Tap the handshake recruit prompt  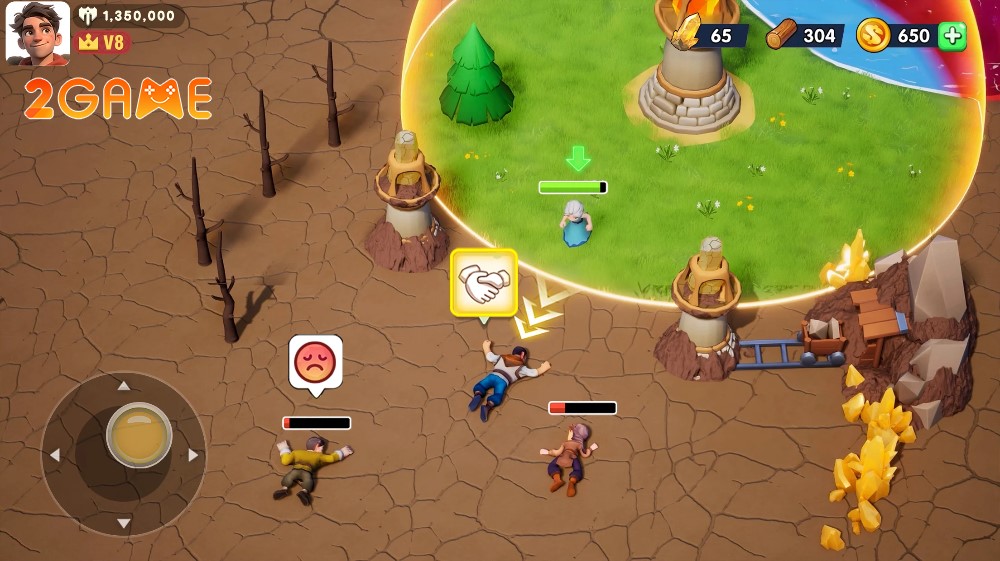coord(483,281)
